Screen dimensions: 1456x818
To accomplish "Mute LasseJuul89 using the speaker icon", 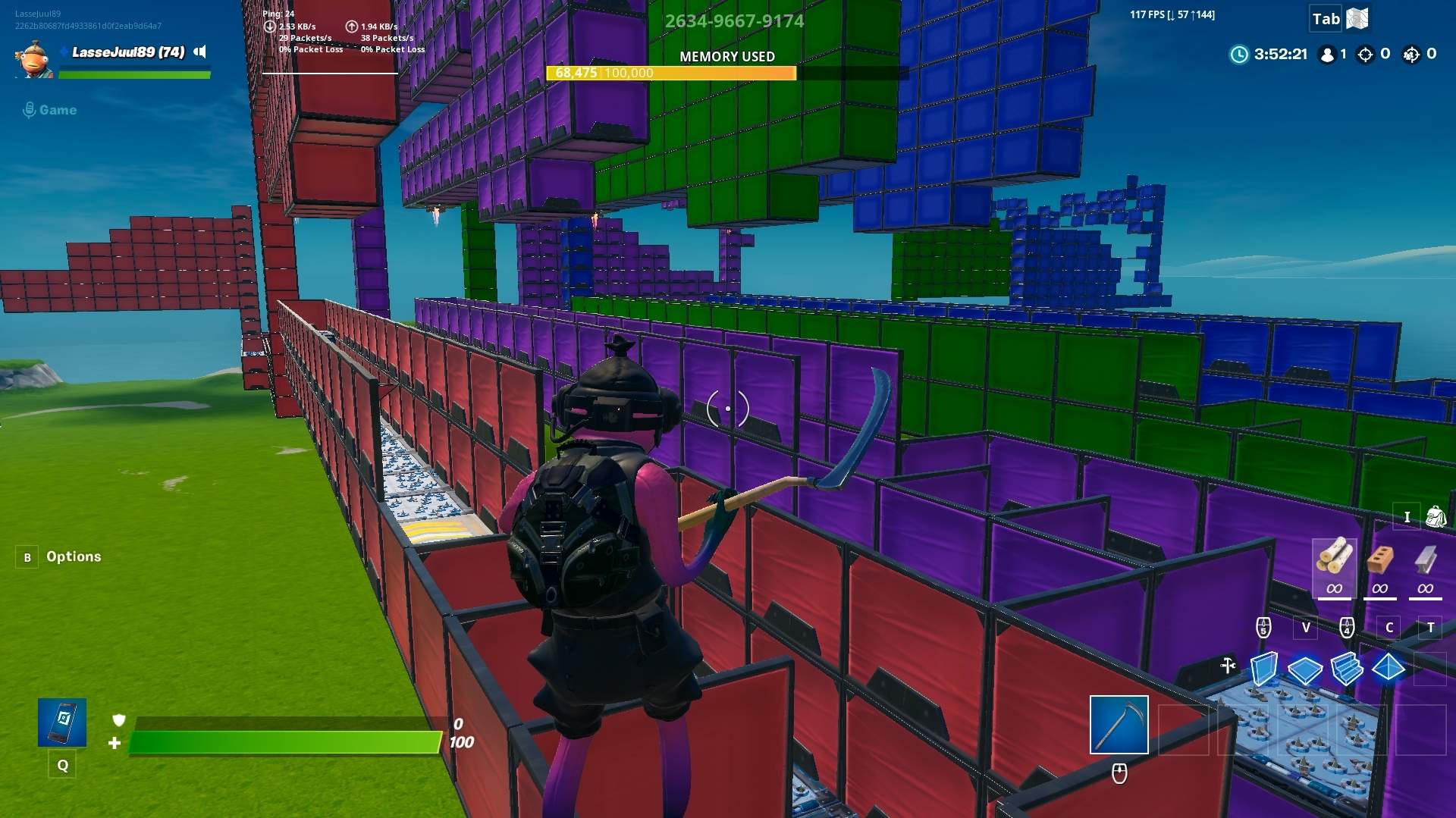I will [x=200, y=52].
